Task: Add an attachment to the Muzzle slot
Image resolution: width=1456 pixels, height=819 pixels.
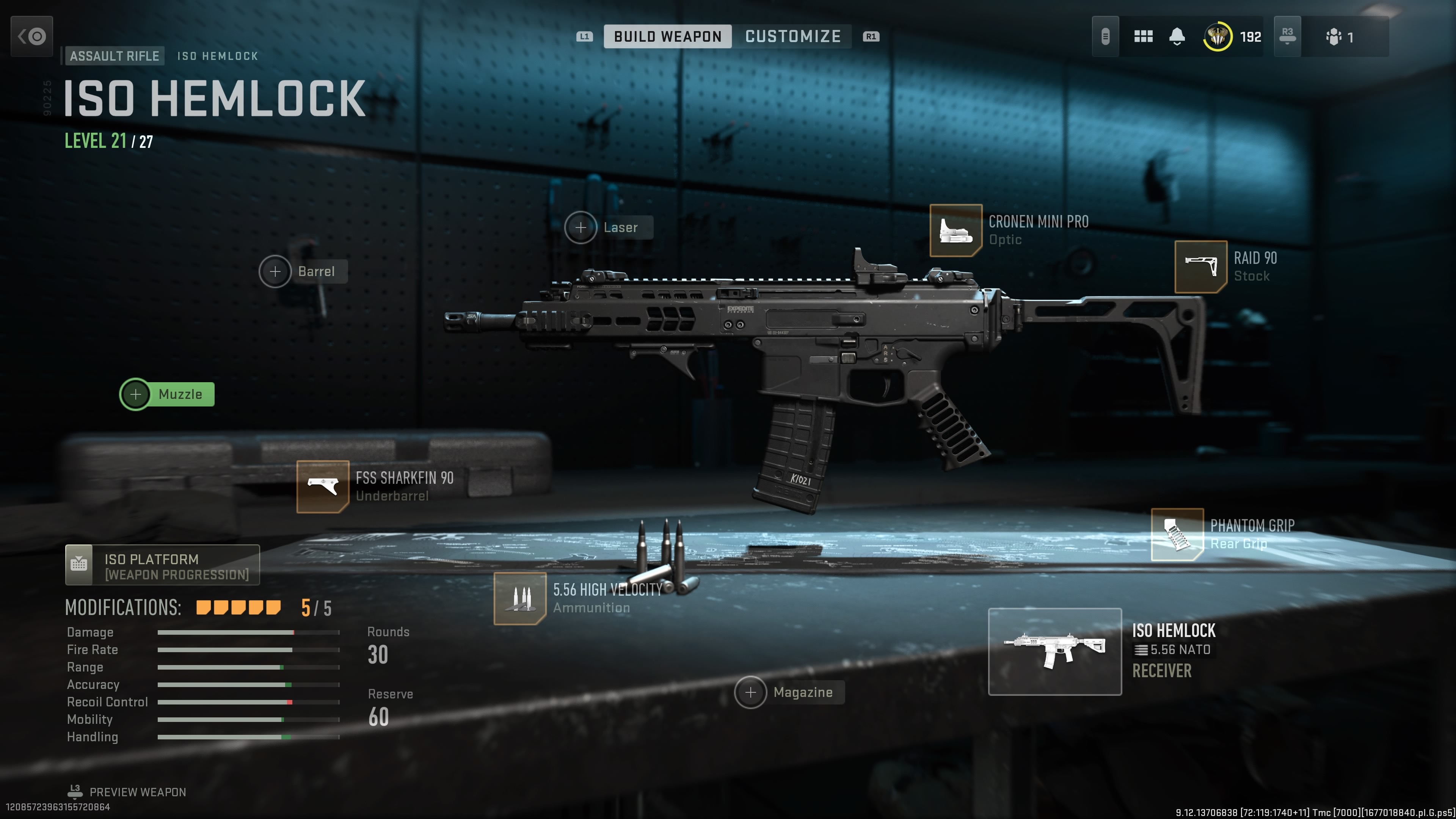Action: [x=136, y=394]
